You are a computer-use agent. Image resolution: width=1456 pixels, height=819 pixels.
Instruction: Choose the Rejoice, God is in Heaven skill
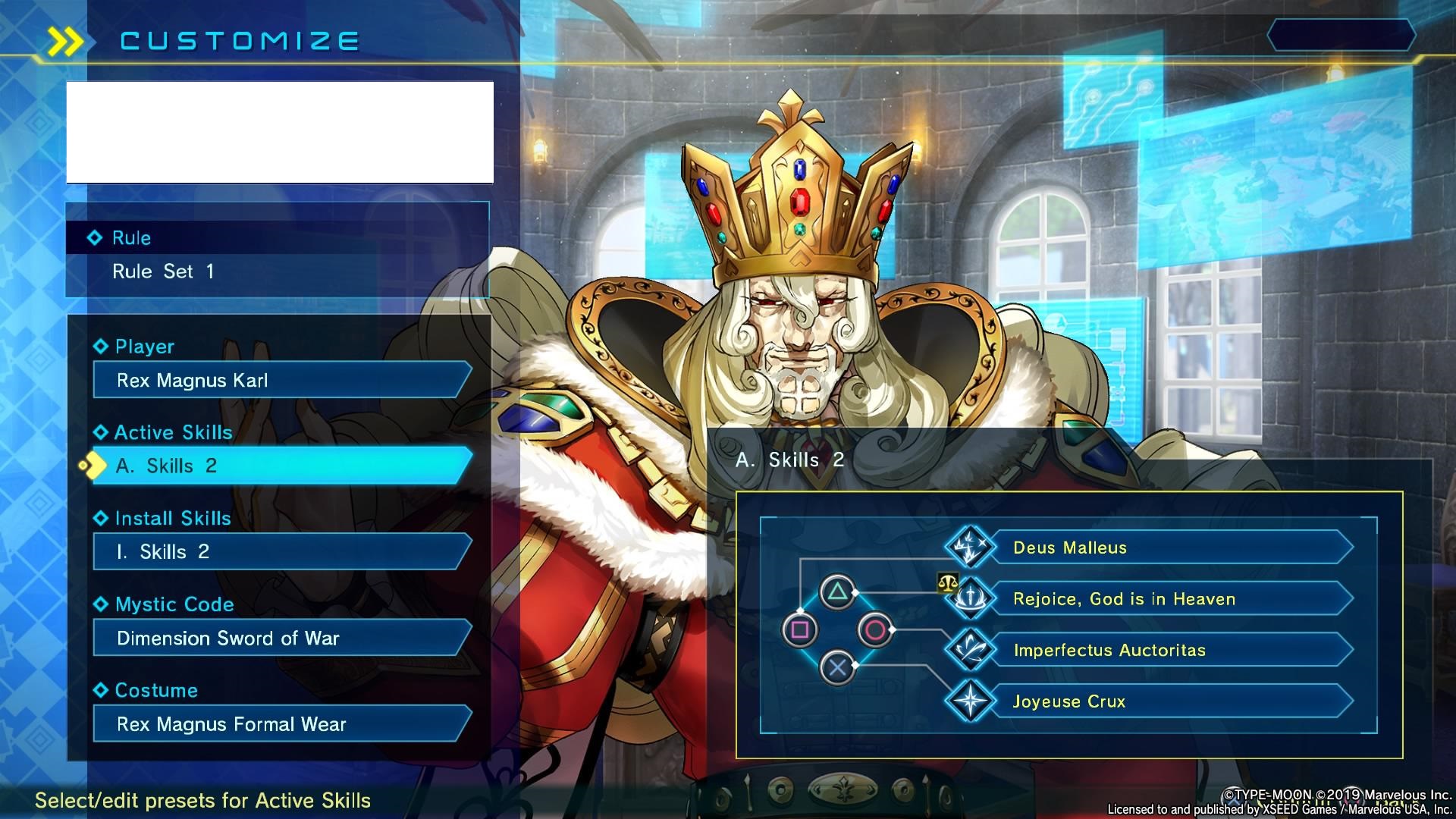[x=1168, y=599]
